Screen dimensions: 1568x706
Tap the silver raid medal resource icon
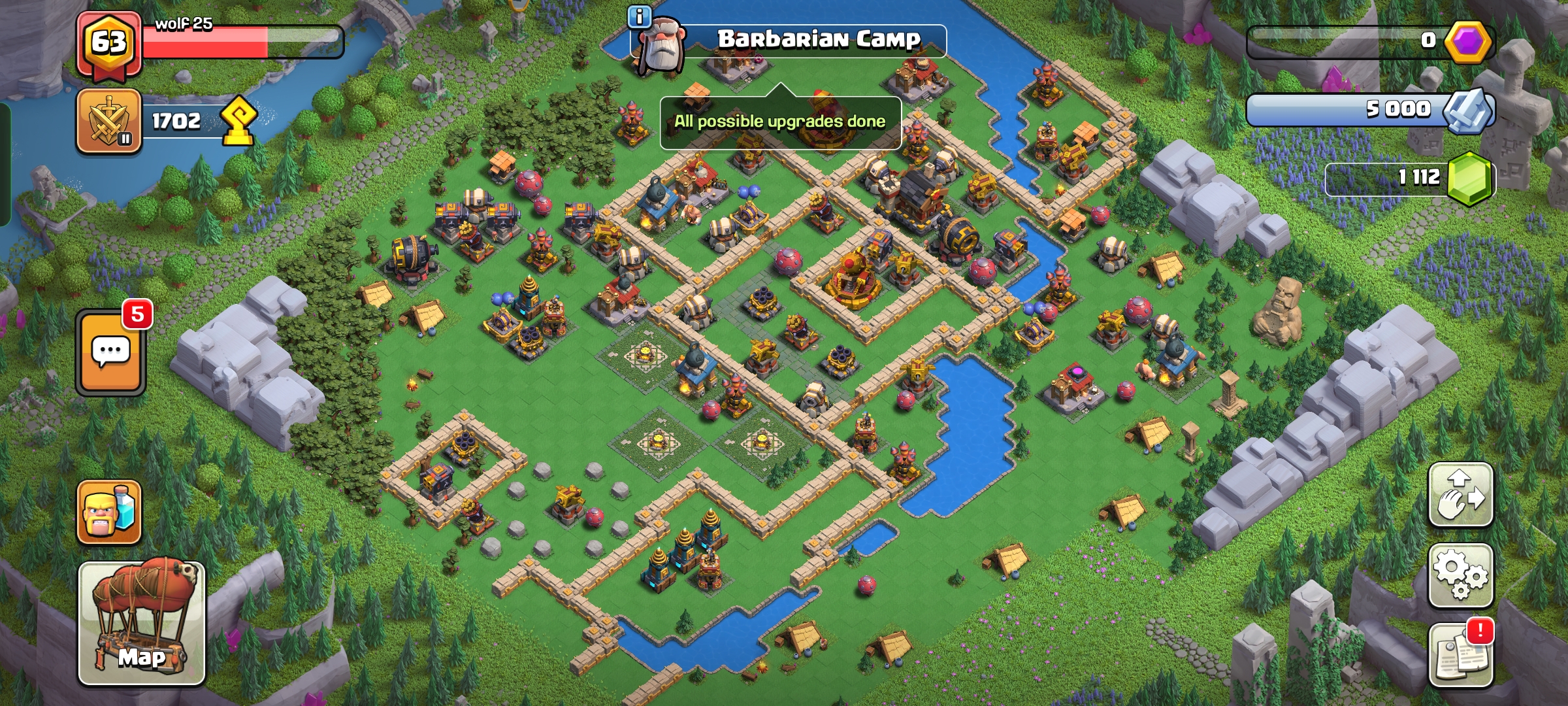click(x=1468, y=110)
